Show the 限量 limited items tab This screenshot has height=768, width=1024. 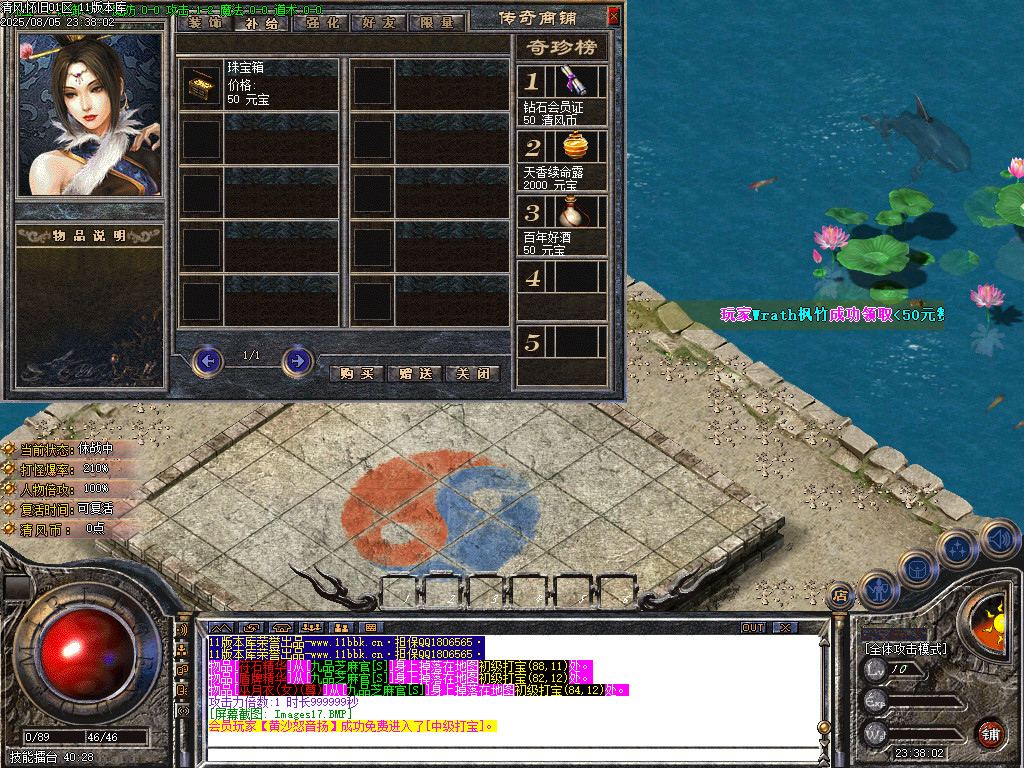point(436,22)
